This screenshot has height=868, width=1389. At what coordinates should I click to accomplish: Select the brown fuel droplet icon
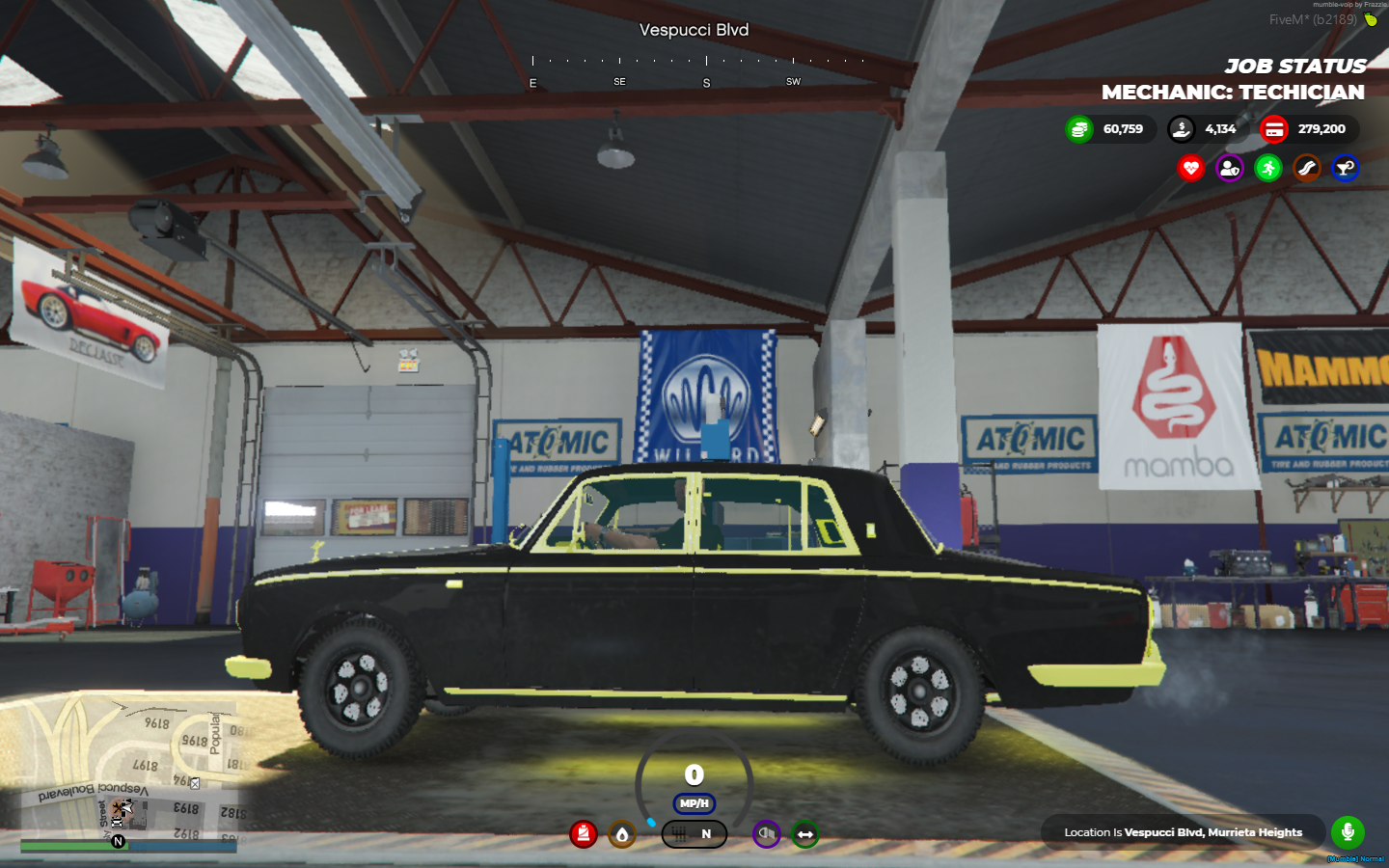622,835
